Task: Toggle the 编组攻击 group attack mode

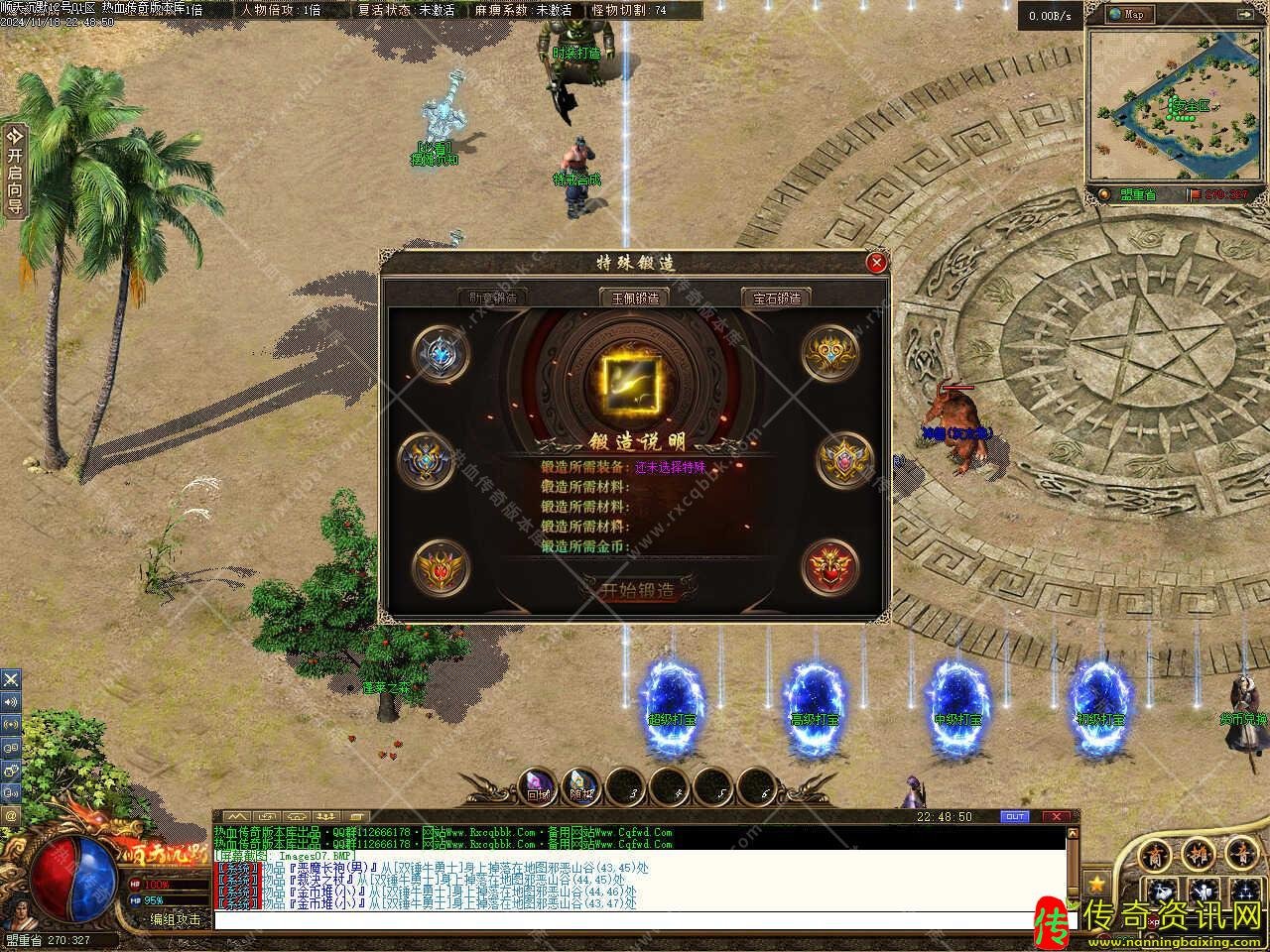Action: click(x=176, y=919)
